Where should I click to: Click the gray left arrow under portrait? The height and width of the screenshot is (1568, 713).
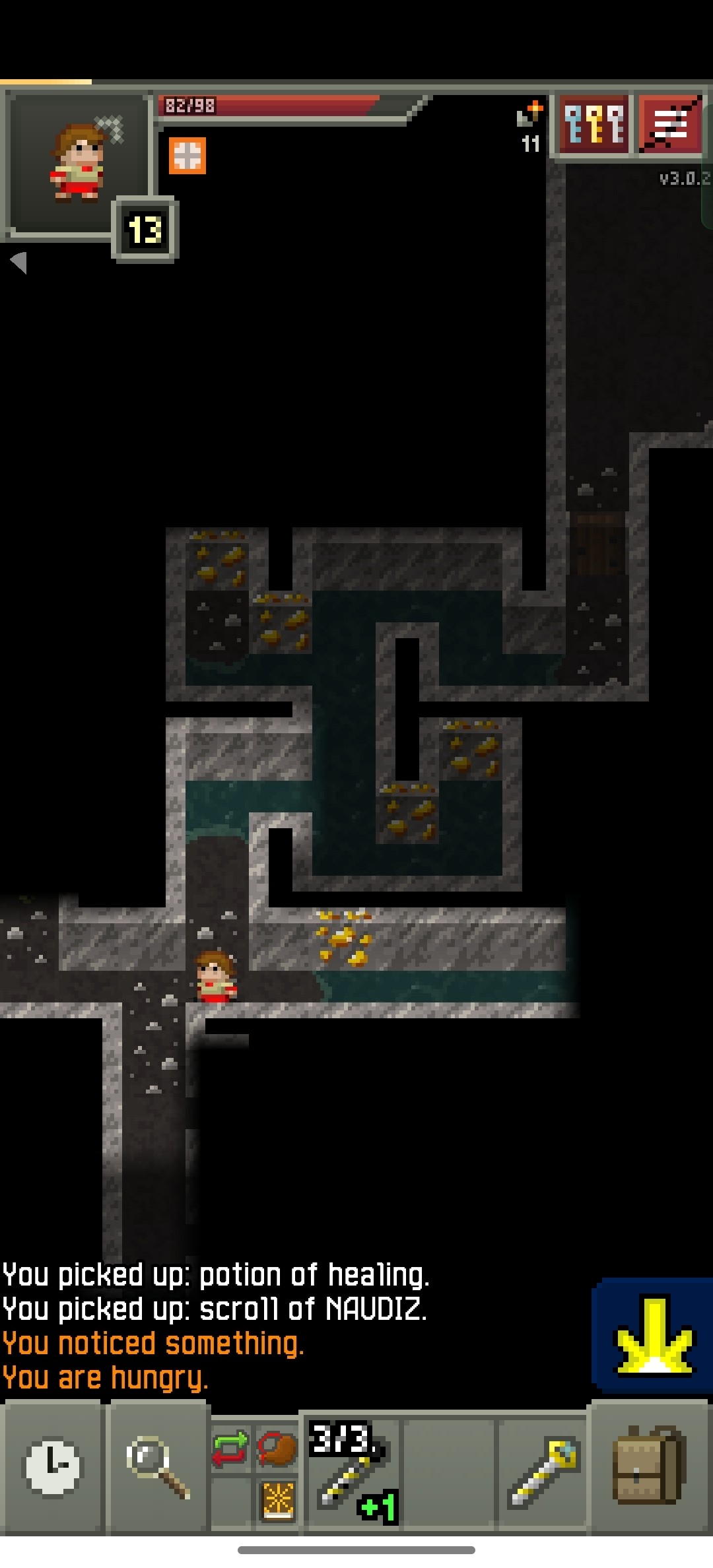(19, 262)
